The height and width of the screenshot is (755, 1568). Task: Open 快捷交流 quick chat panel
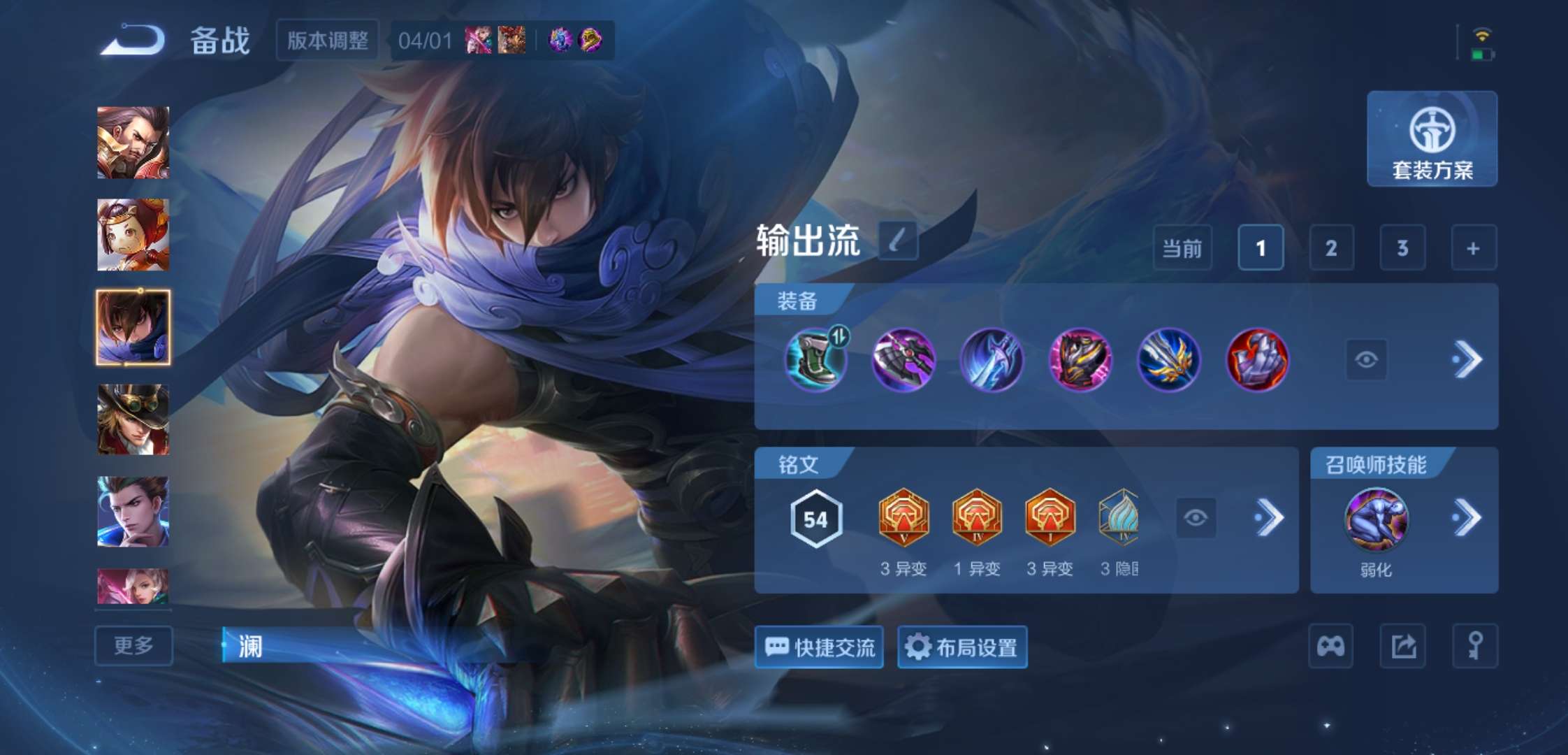click(818, 647)
